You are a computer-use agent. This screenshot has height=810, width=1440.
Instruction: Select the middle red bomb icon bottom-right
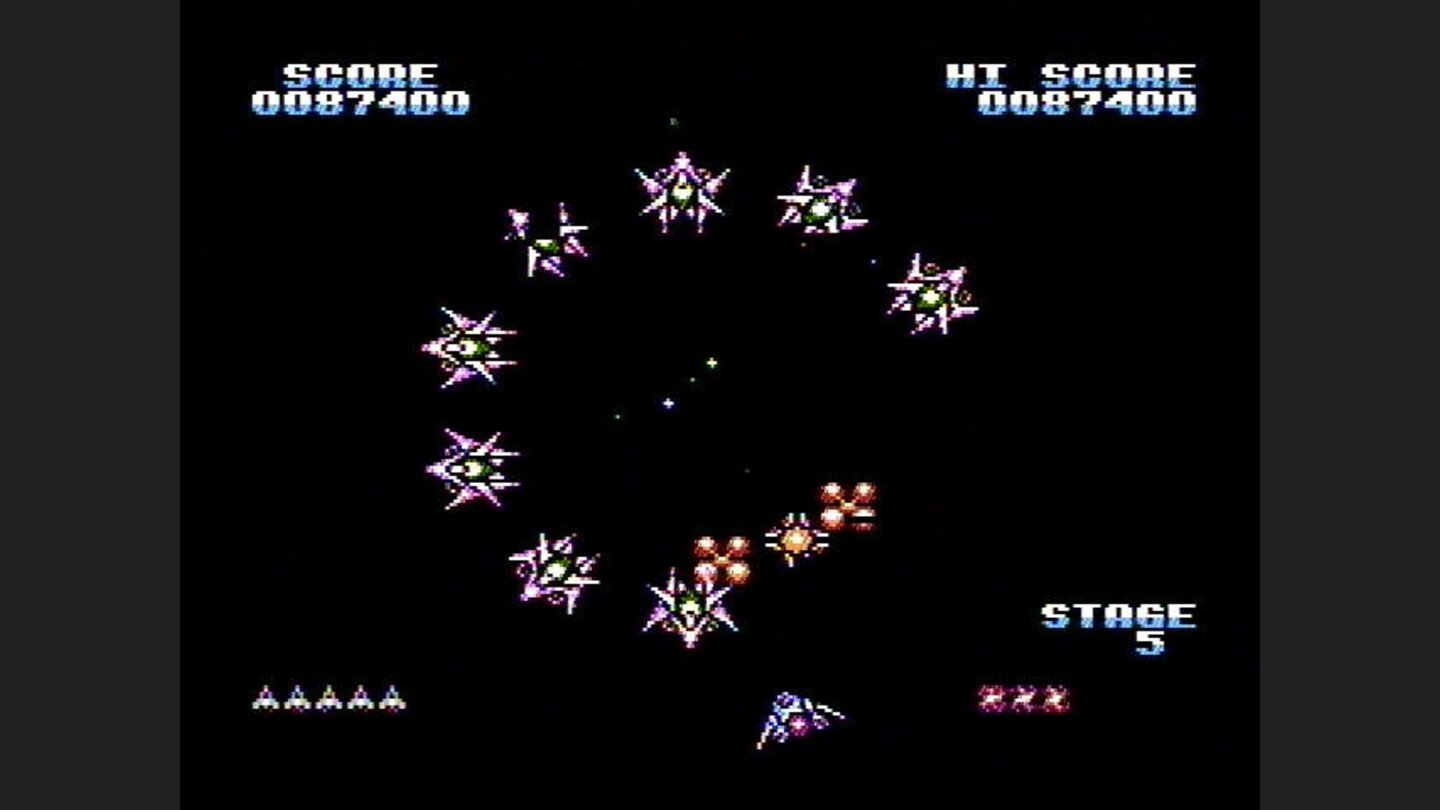pos(1022,698)
